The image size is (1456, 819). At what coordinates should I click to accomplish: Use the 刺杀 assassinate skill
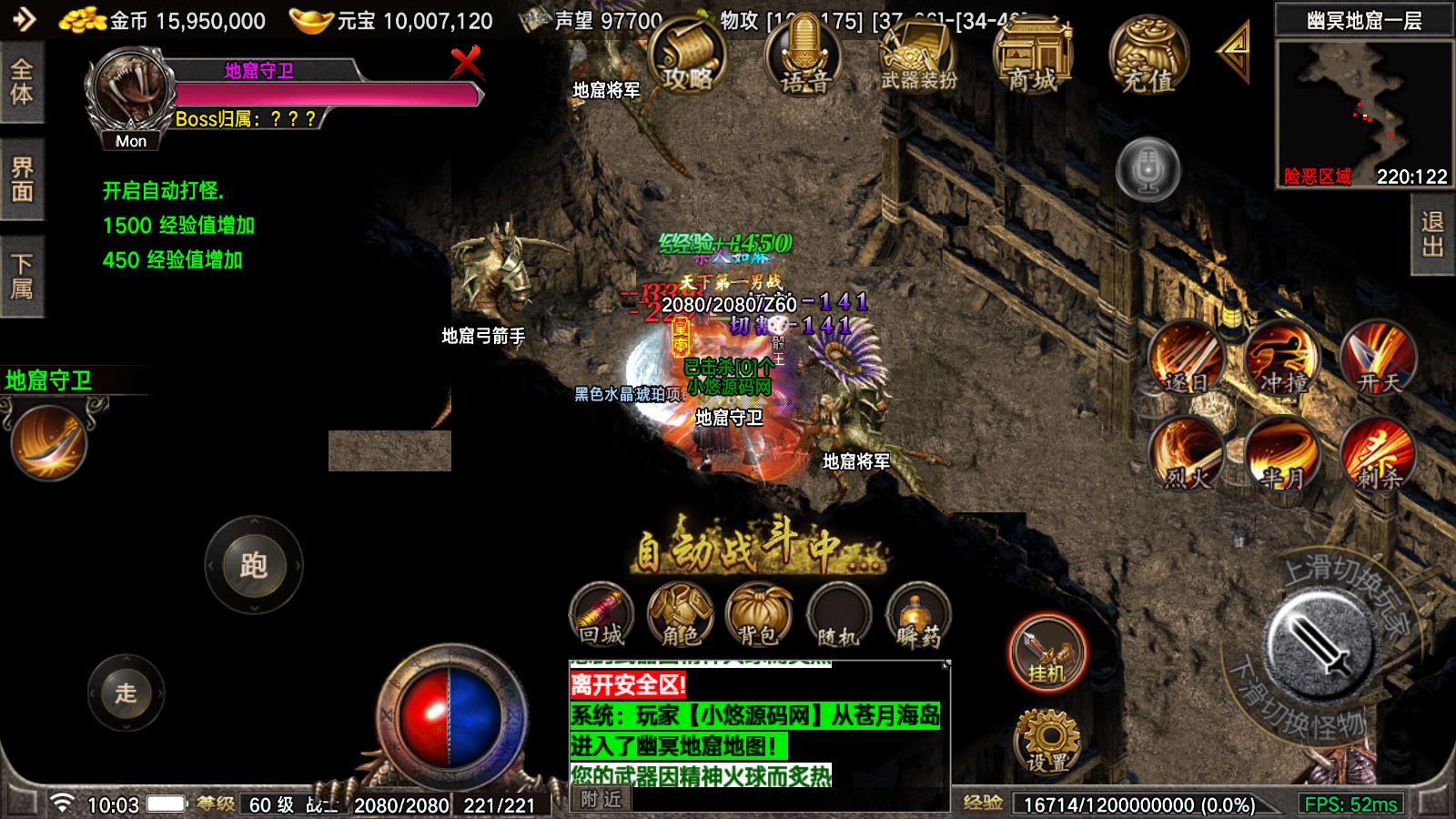click(1379, 453)
